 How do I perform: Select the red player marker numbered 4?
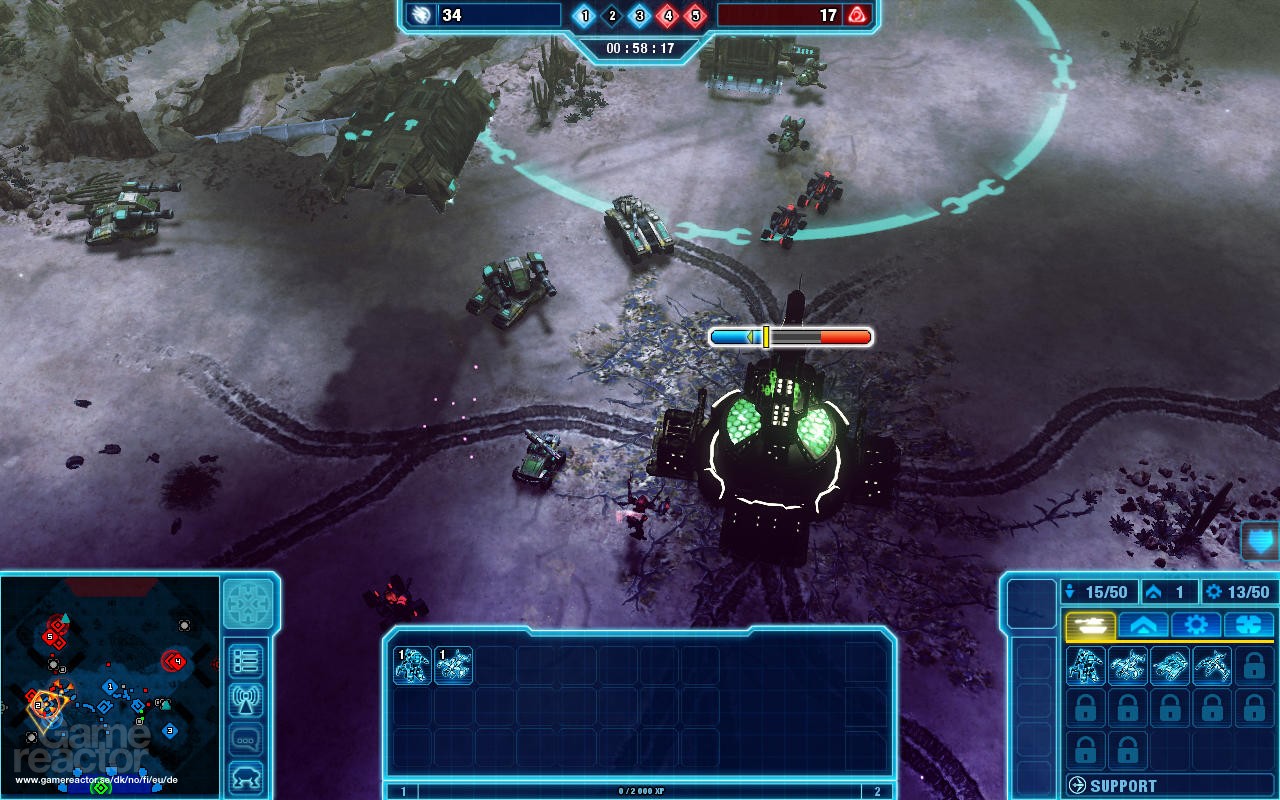(x=178, y=661)
